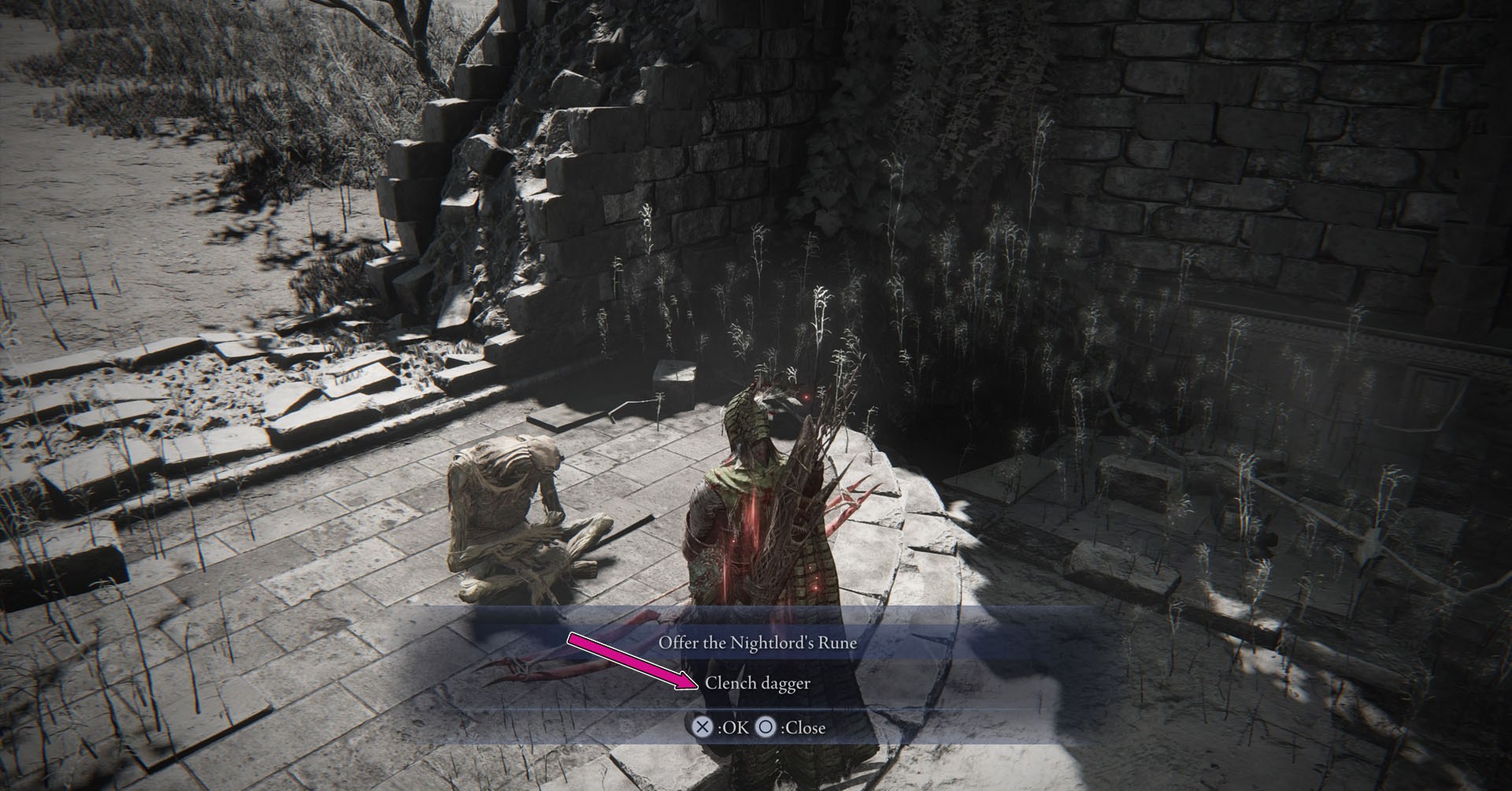Choose Offer the Nightlord's Rune
The image size is (1512, 791).
(x=757, y=642)
